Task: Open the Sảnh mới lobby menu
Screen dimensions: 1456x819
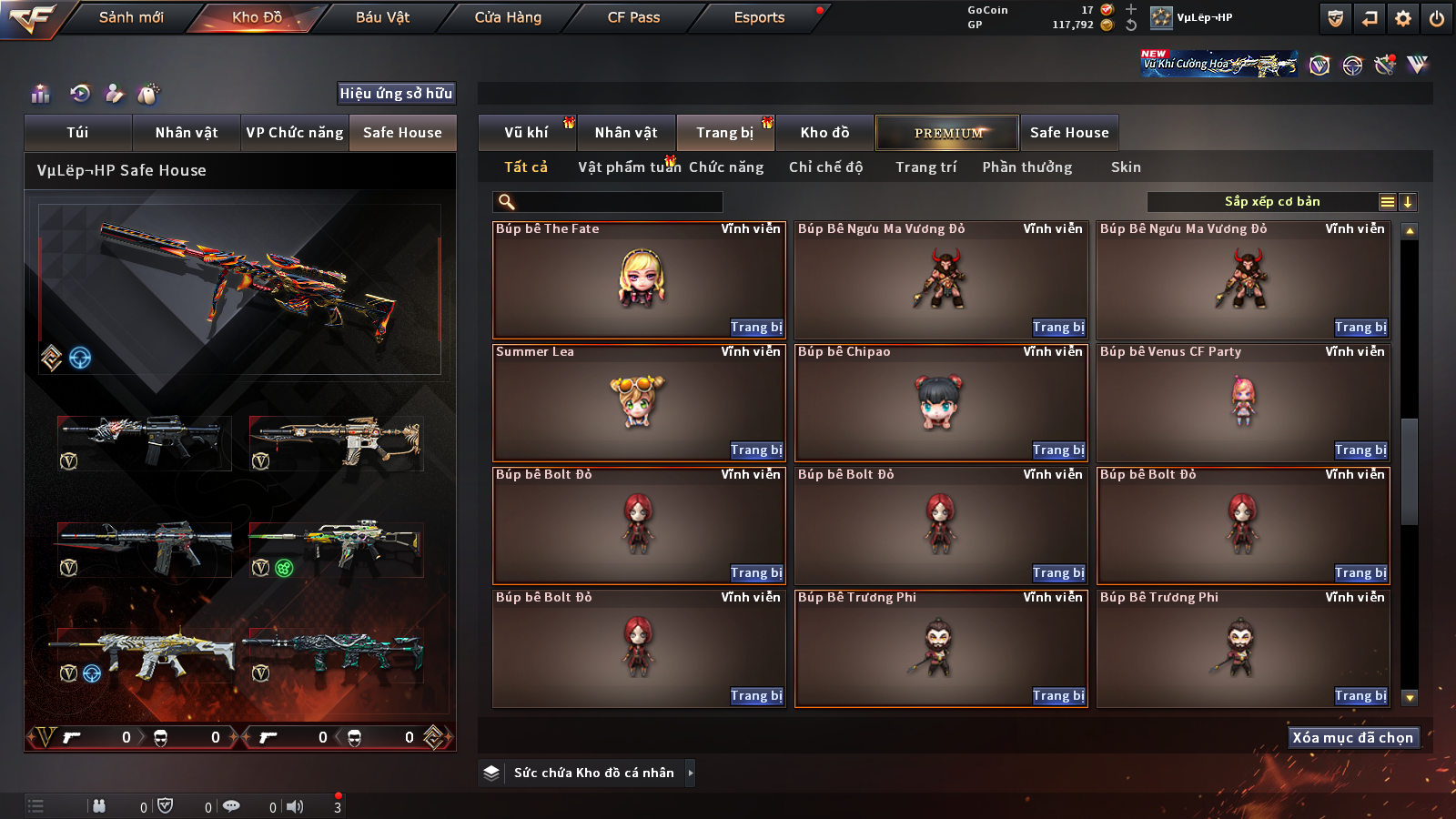Action: [x=131, y=17]
